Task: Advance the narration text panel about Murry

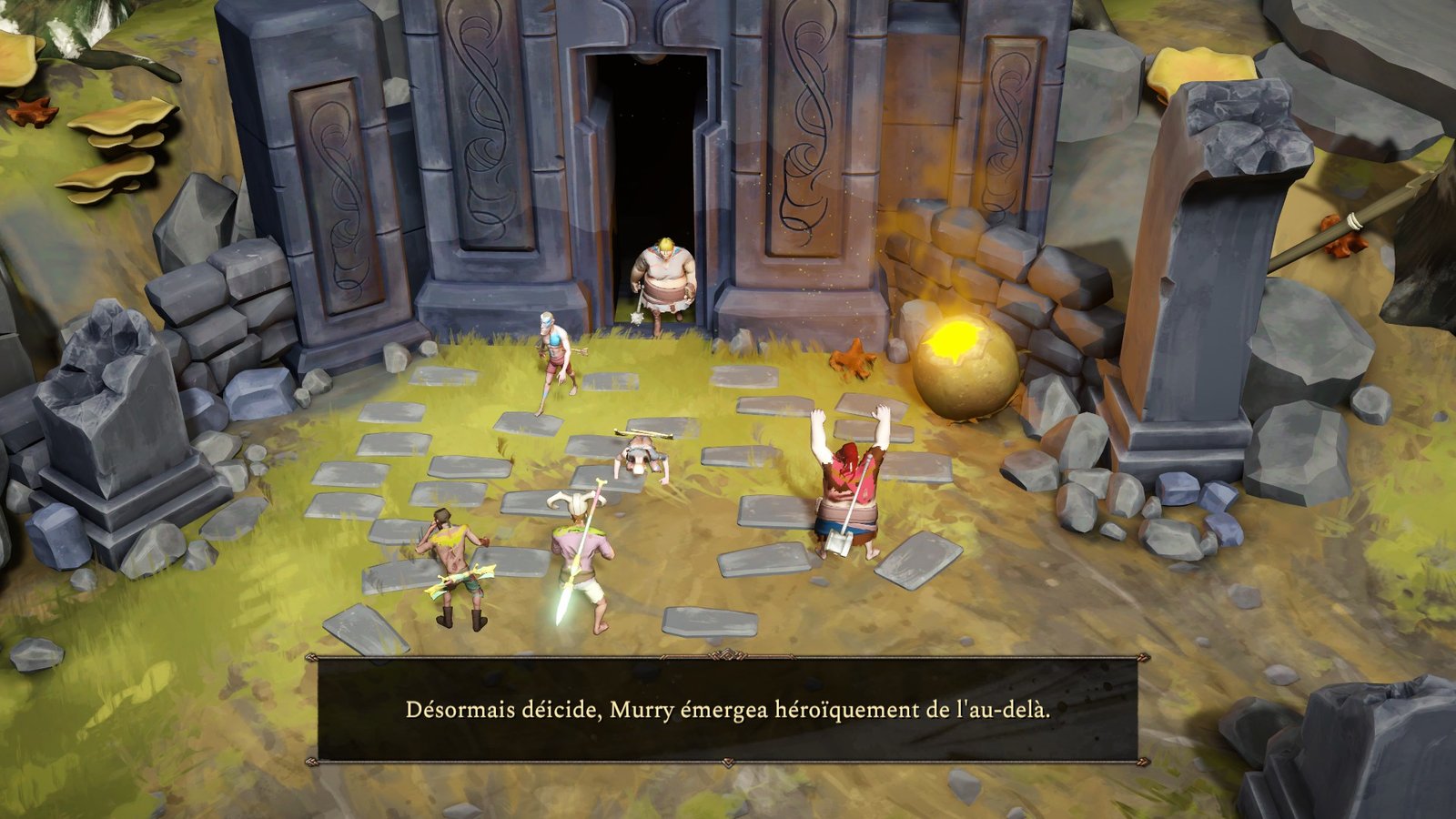Action: click(x=727, y=710)
